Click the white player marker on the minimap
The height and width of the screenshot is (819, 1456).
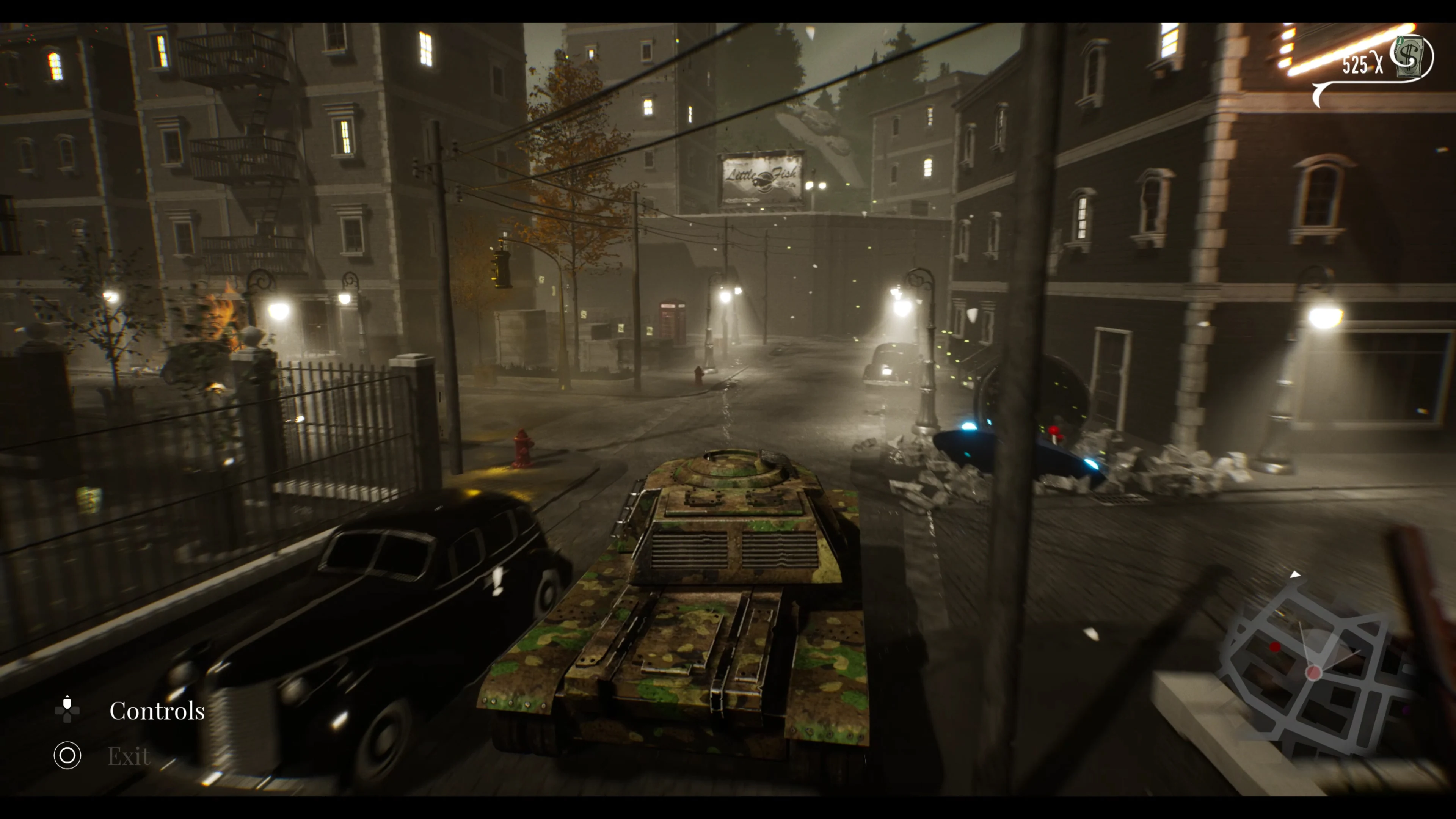click(1315, 672)
